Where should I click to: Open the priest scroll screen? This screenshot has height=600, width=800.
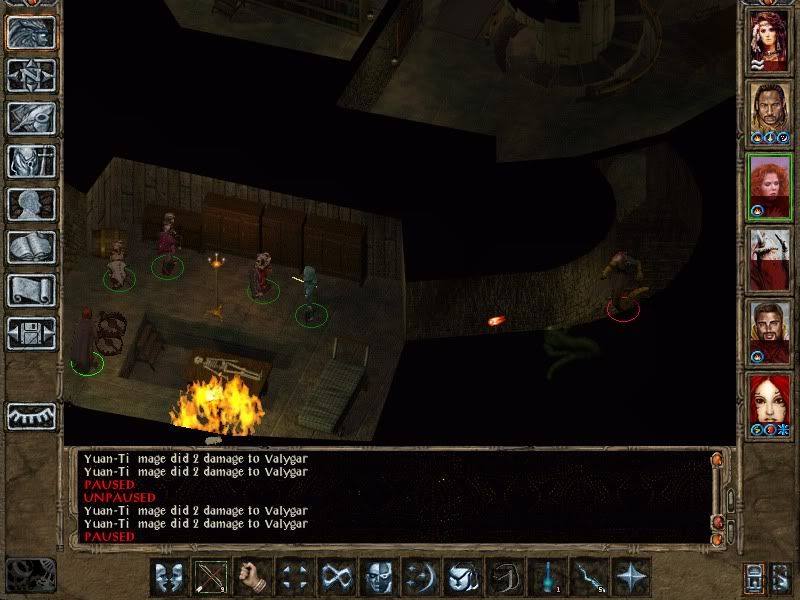[31, 290]
